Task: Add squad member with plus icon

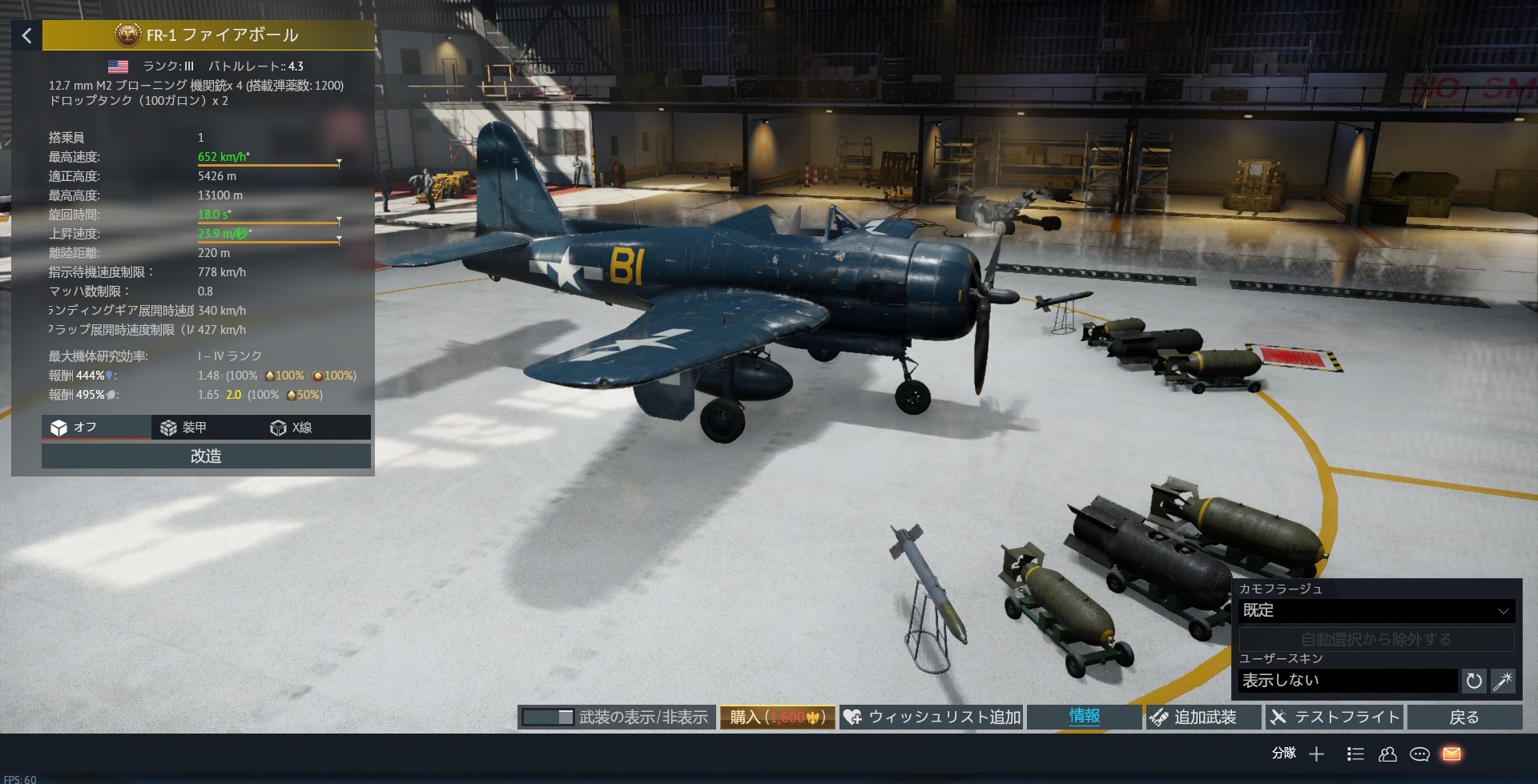Action: [x=1316, y=754]
